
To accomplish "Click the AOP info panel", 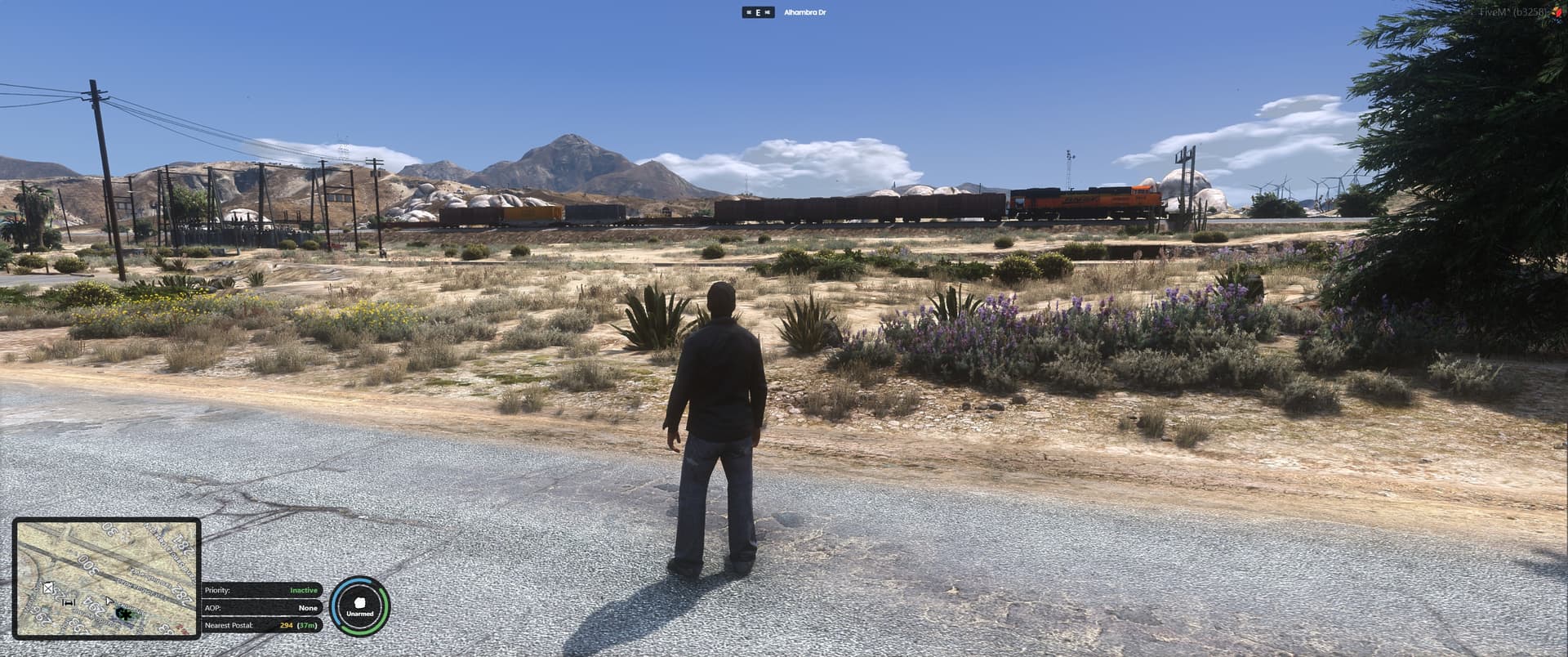I will click(x=261, y=608).
